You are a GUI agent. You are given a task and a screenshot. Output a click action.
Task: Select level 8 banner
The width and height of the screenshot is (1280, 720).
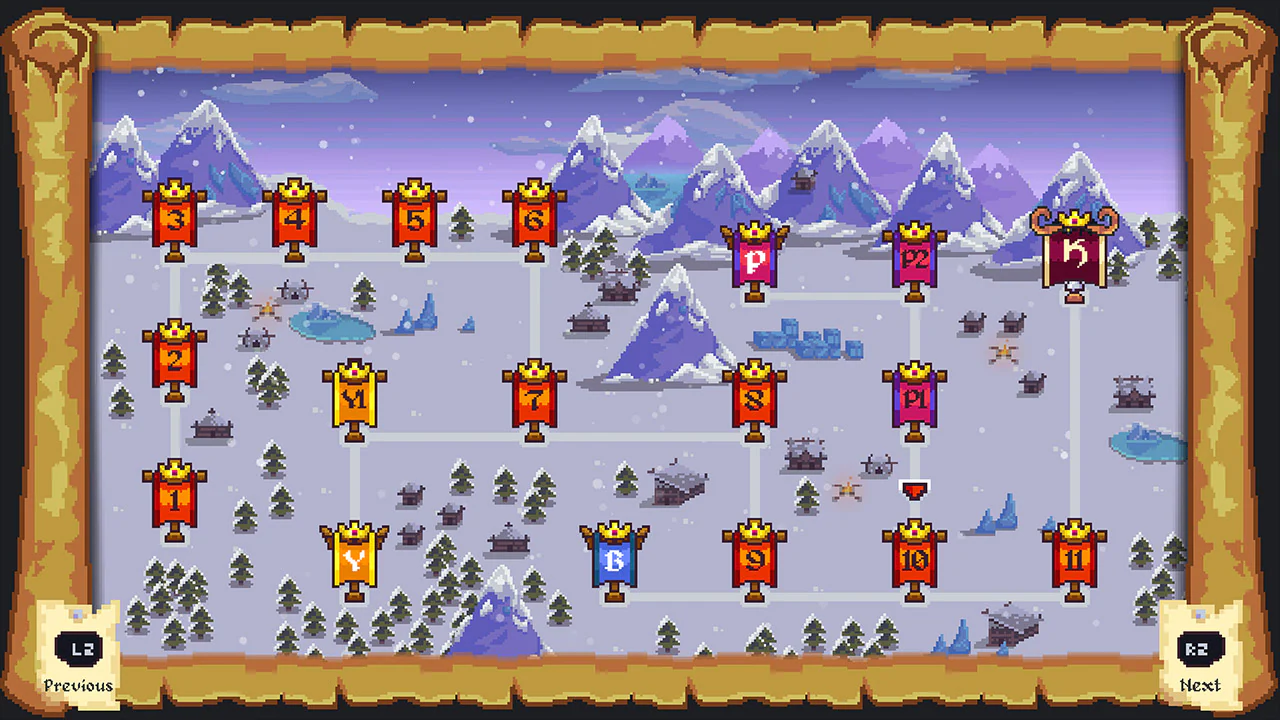point(757,400)
